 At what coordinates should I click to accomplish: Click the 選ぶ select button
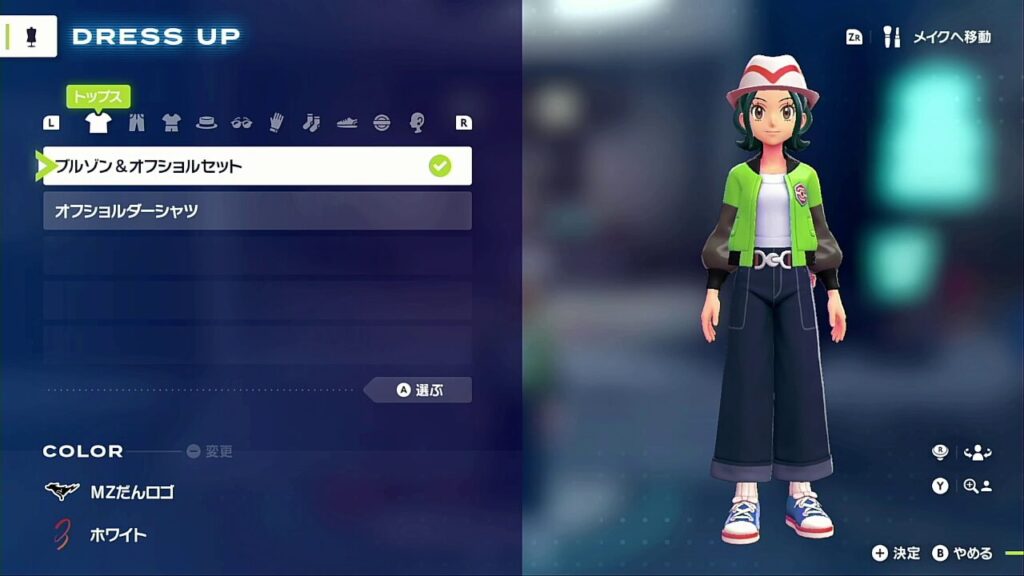pyautogui.click(x=419, y=390)
